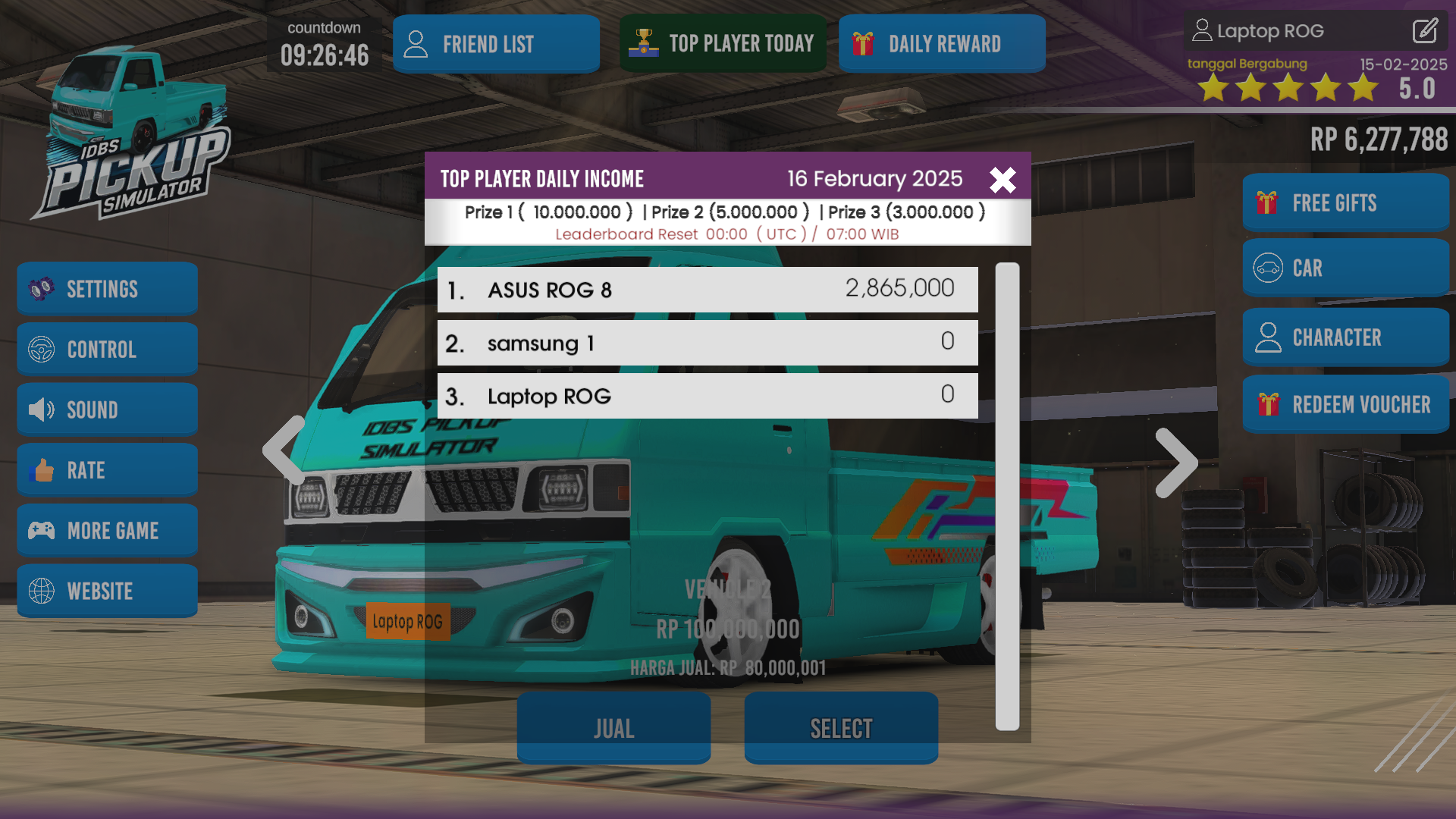Open the Sound options
1456x819 pixels.
[x=107, y=409]
